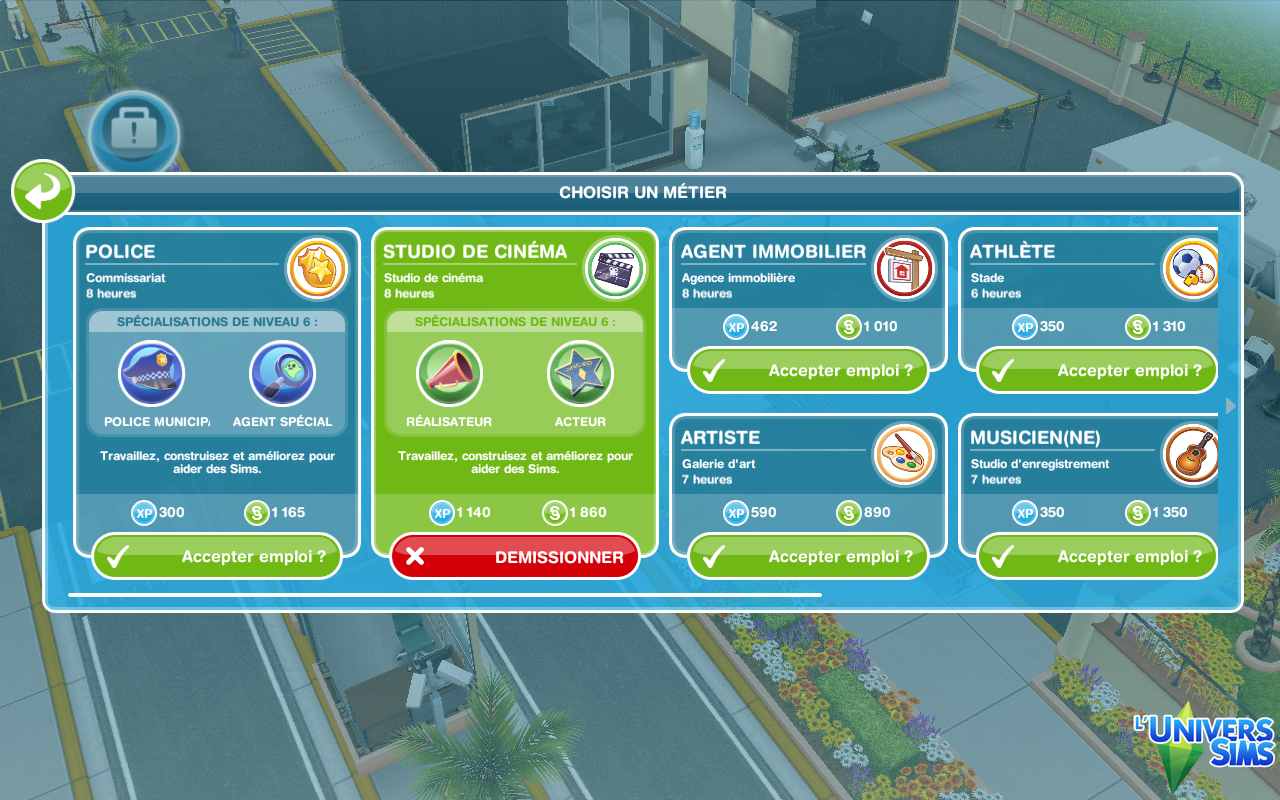Accept the Athlète job

click(x=1096, y=371)
